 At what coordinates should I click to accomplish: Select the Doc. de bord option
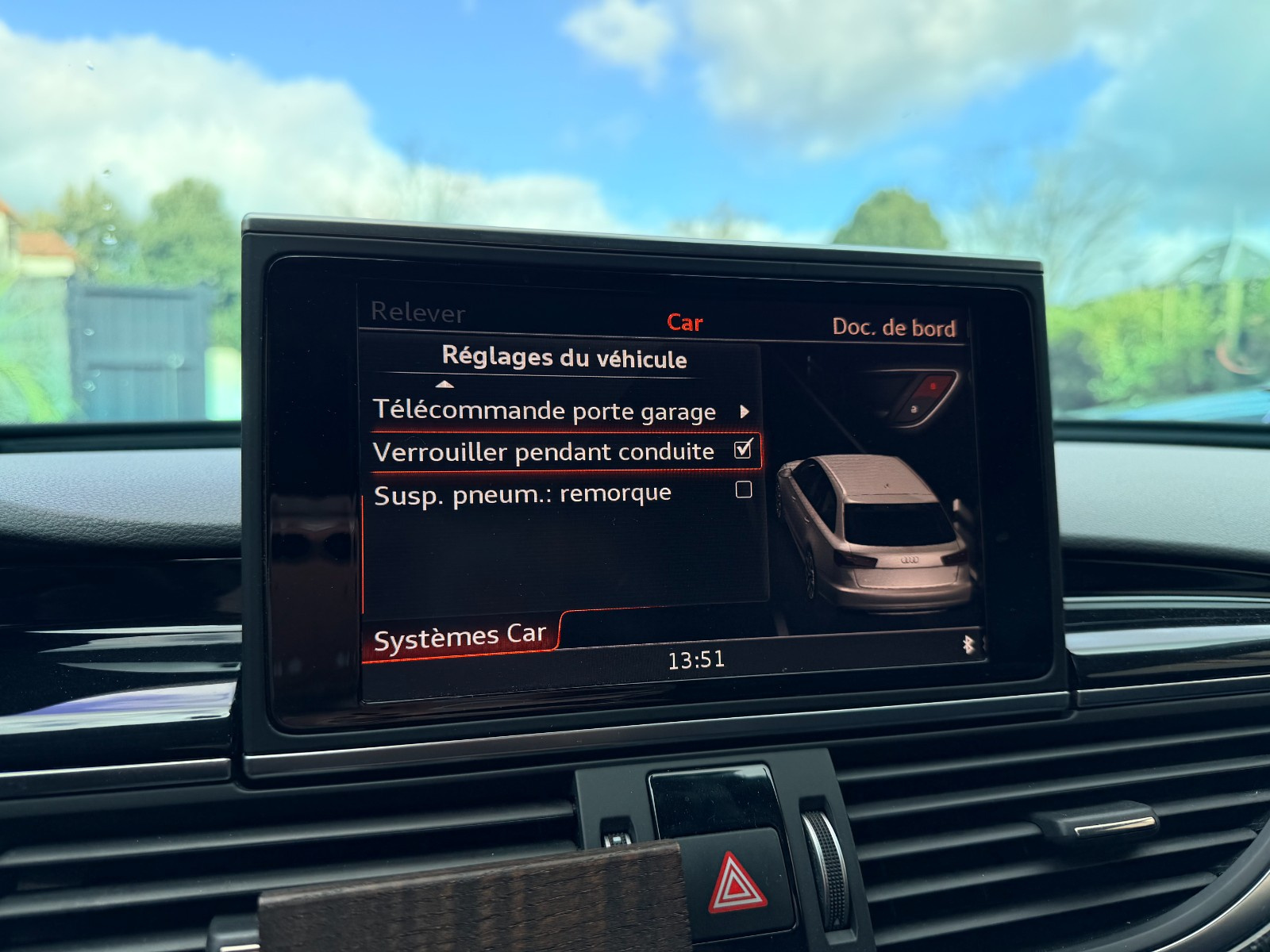(894, 328)
